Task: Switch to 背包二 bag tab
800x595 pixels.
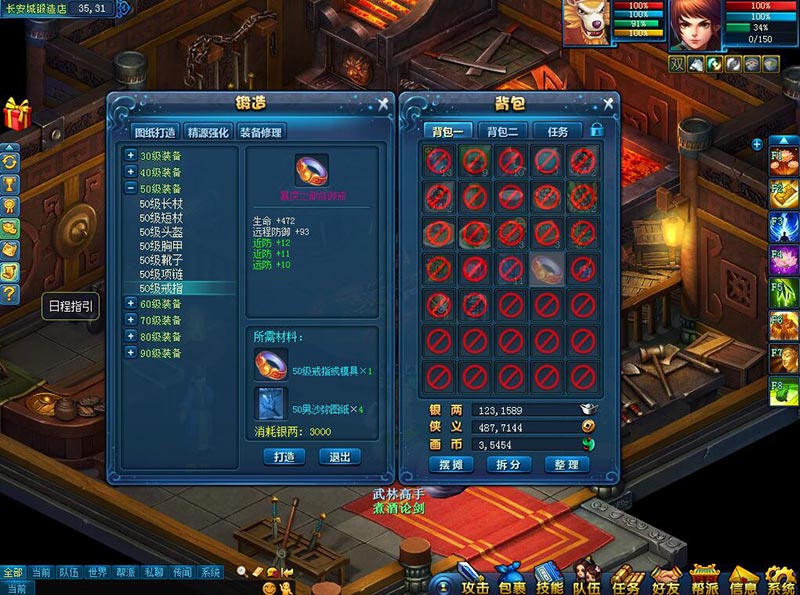Action: [502, 132]
